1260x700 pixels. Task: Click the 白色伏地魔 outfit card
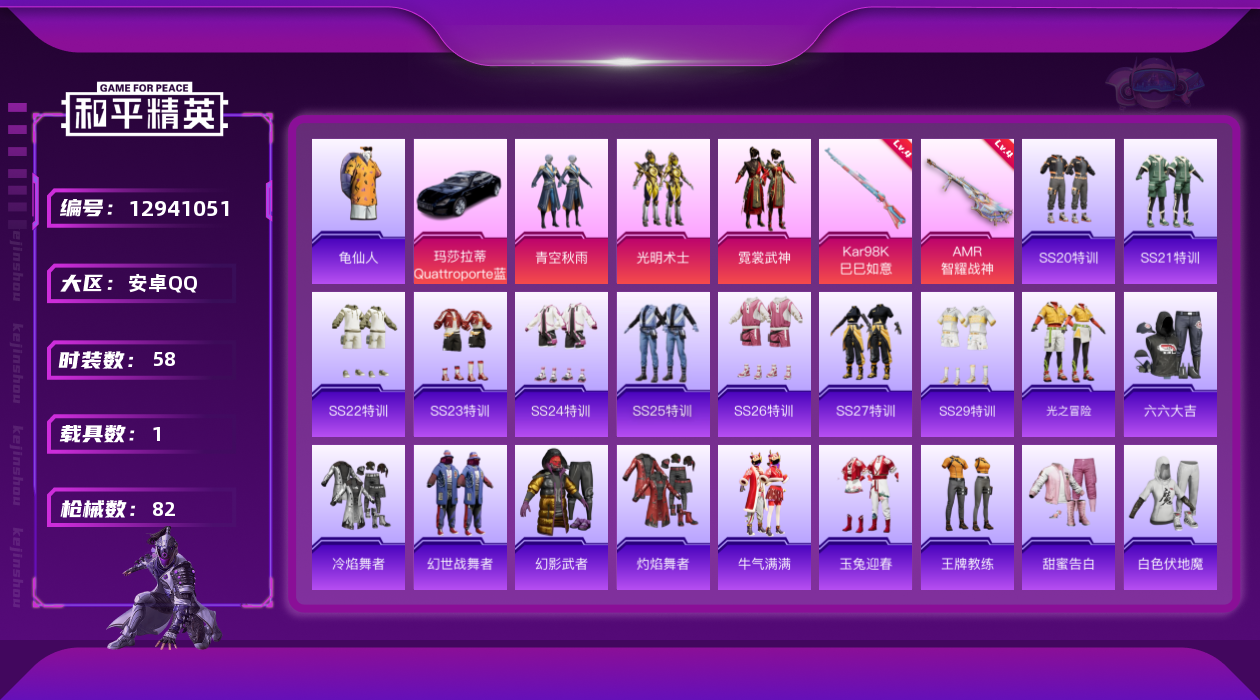[x=1170, y=517]
